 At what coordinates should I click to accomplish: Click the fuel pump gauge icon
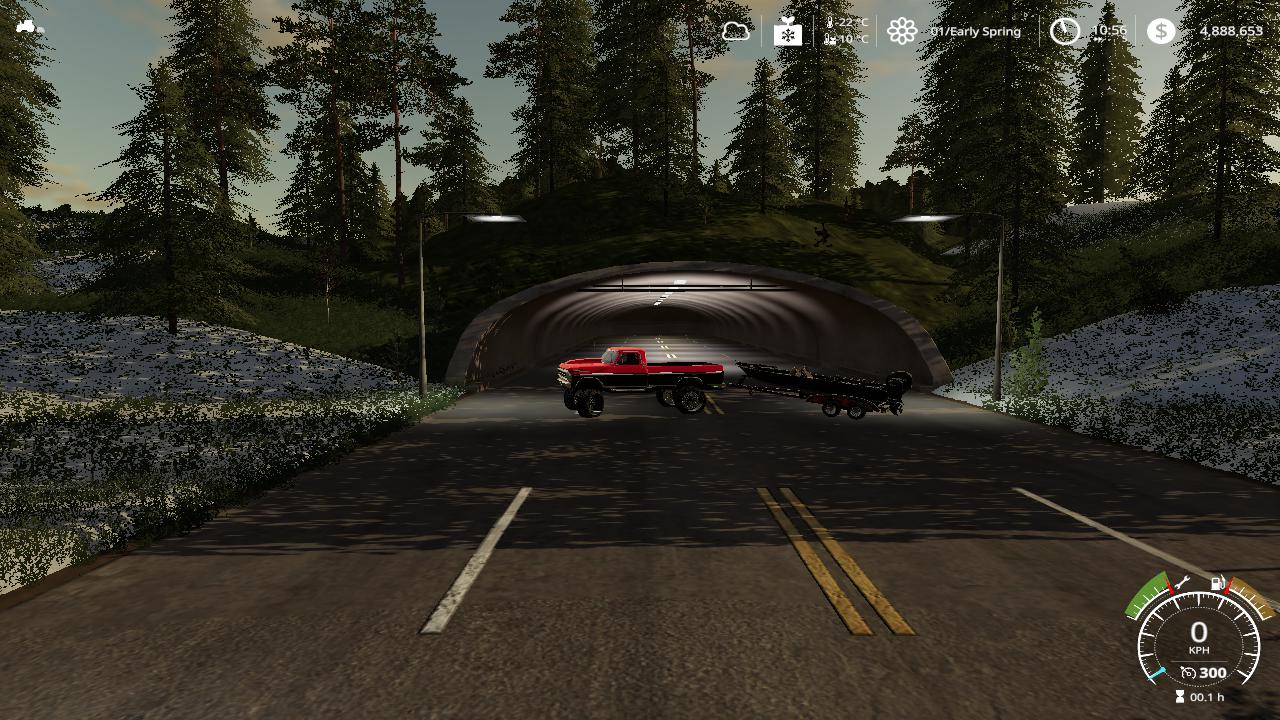(x=1218, y=583)
